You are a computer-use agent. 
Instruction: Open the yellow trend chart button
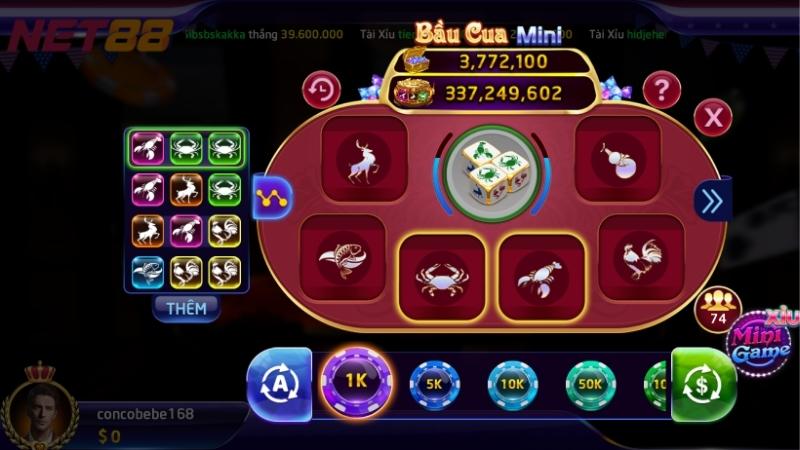coord(271,198)
